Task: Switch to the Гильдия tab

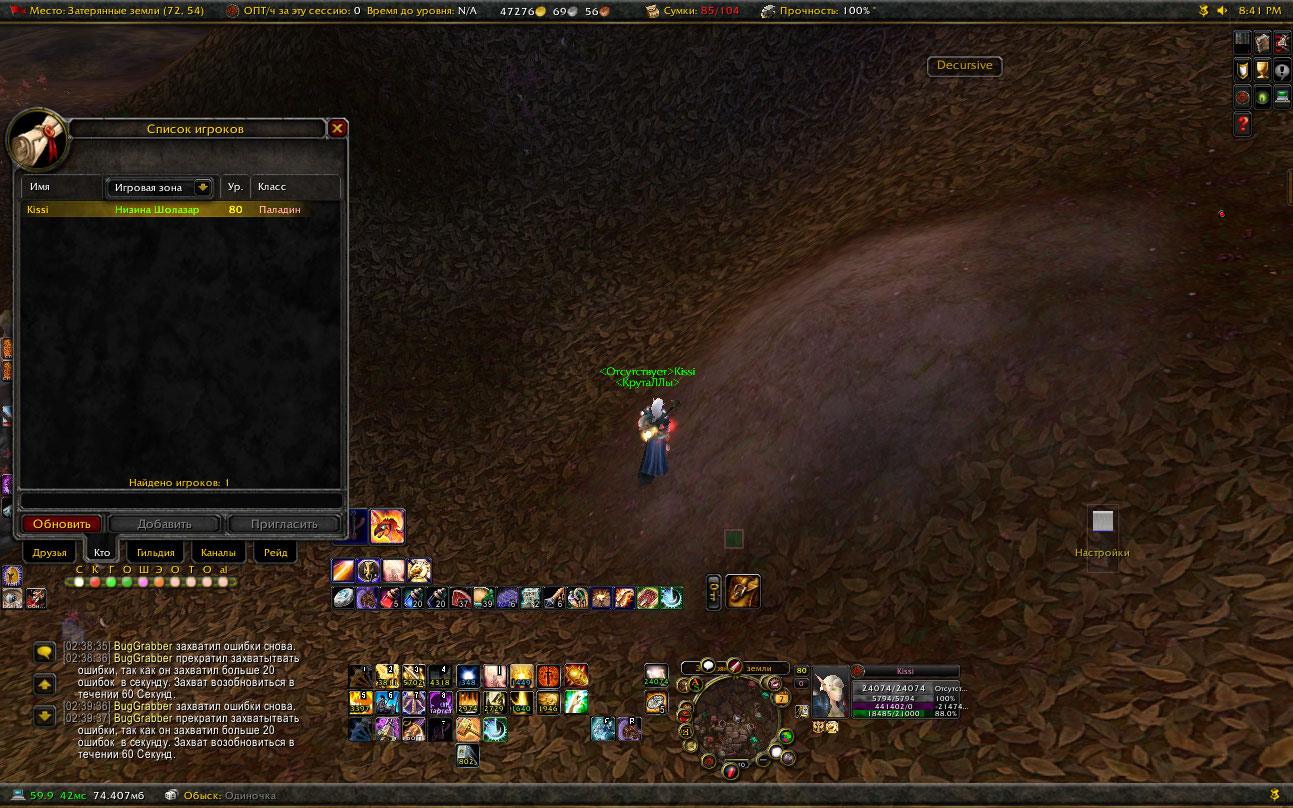Action: point(156,552)
